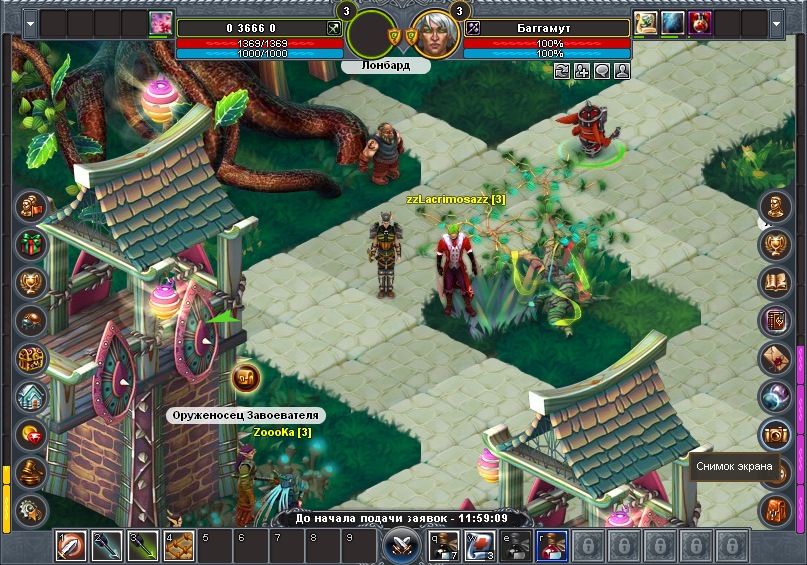Viewport: 807px width, 565px height.
Task: Open the character profile bust icon
Action: click(775, 207)
